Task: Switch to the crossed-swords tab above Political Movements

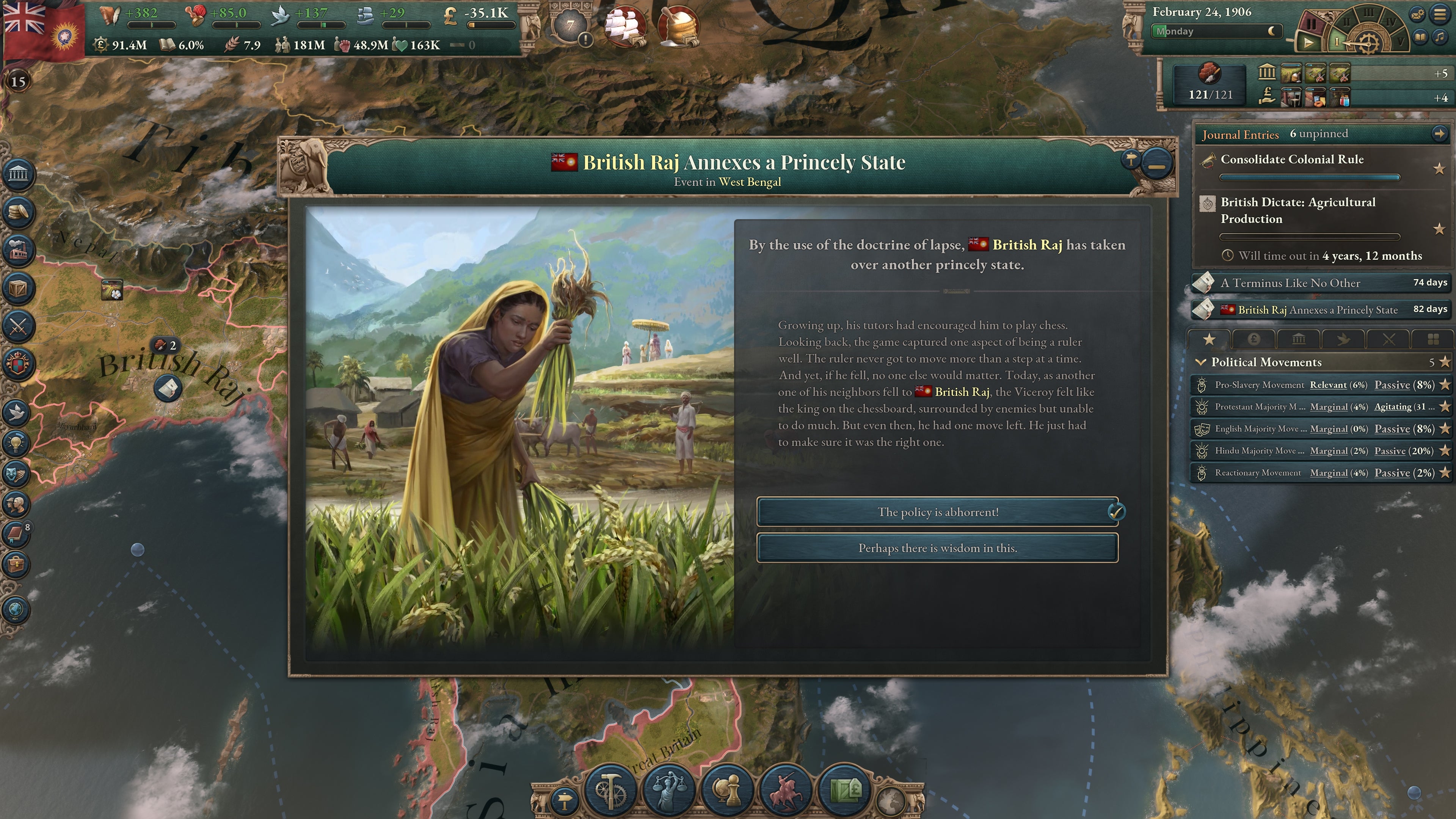Action: pos(1390,339)
